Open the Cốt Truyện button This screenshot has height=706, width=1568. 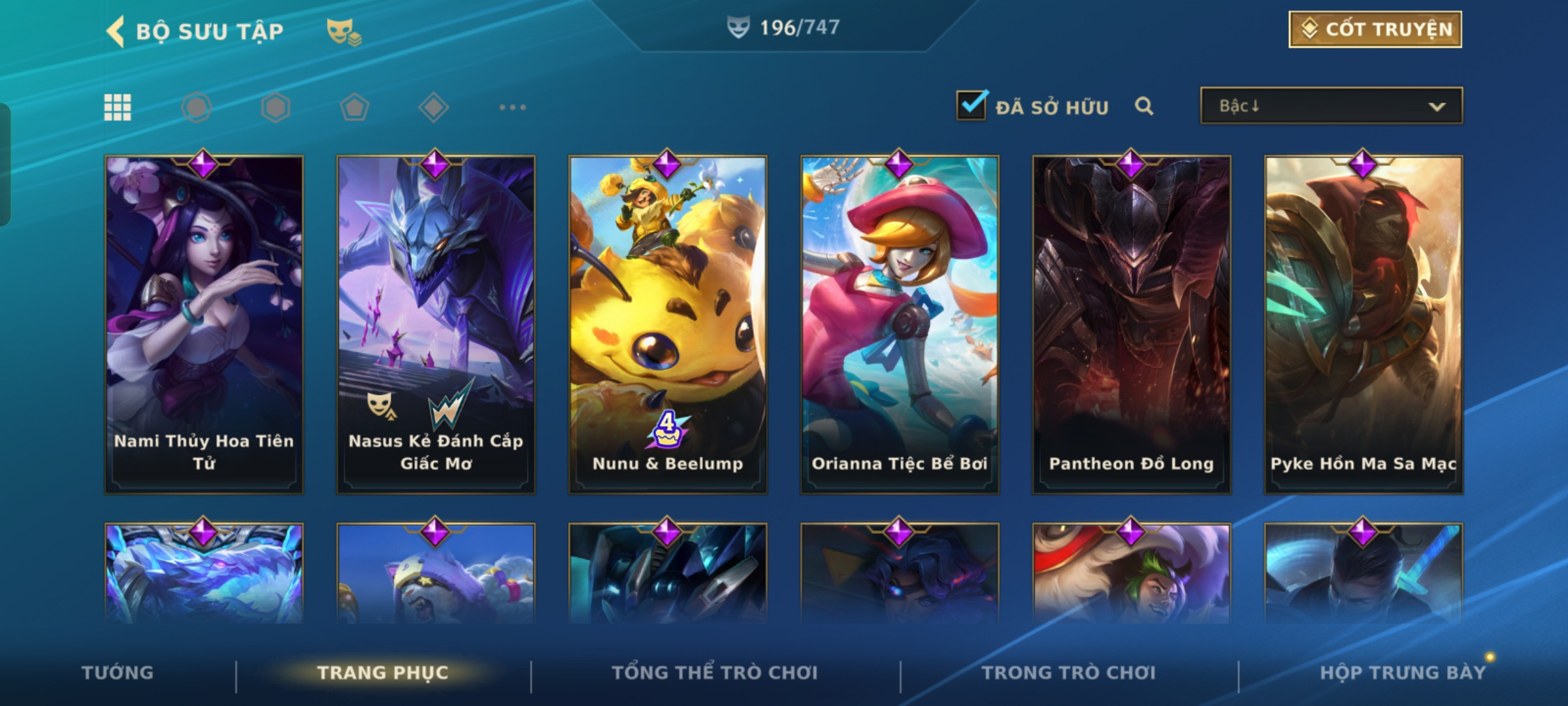point(1375,29)
